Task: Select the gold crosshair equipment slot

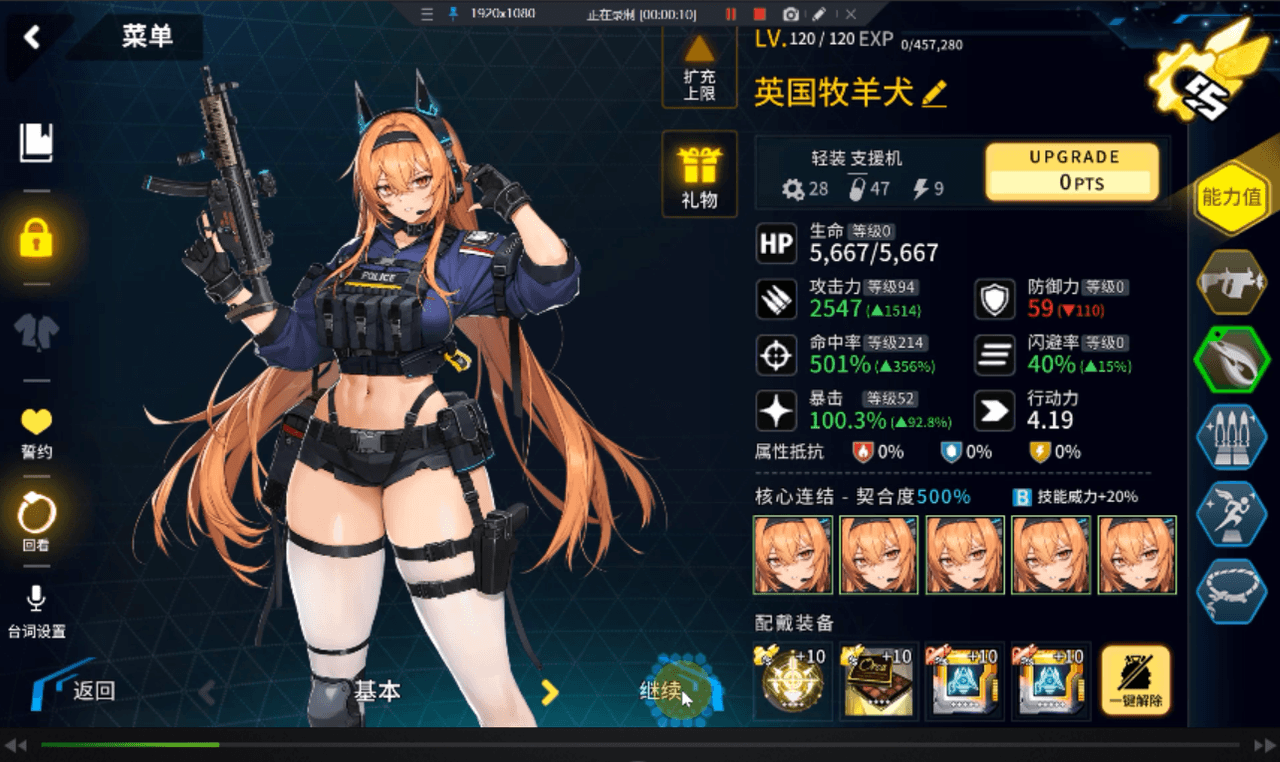Action: [x=793, y=682]
